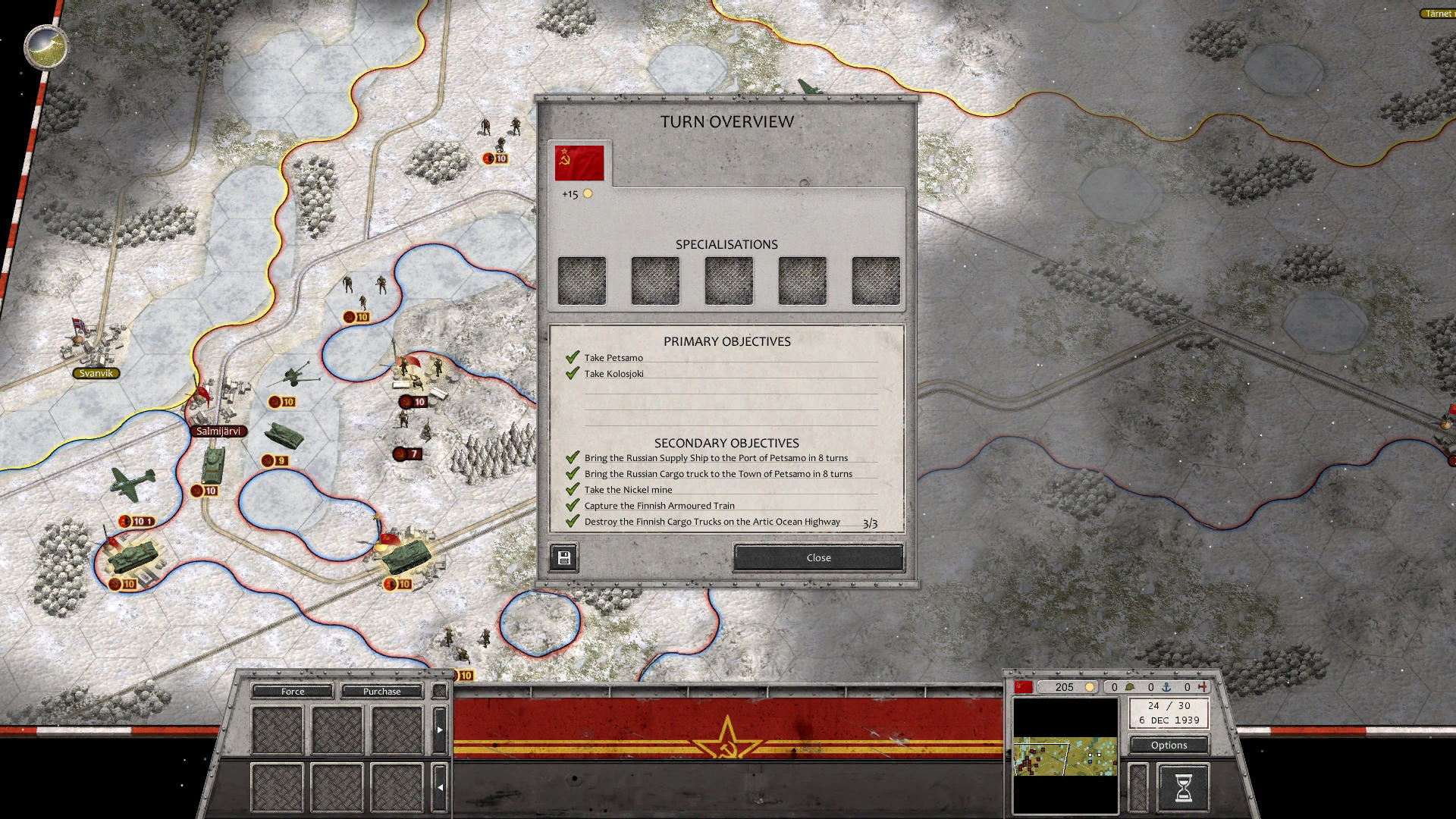Click the green helmet icon in the resource bar
The height and width of the screenshot is (819, 1456).
[x=1130, y=687]
